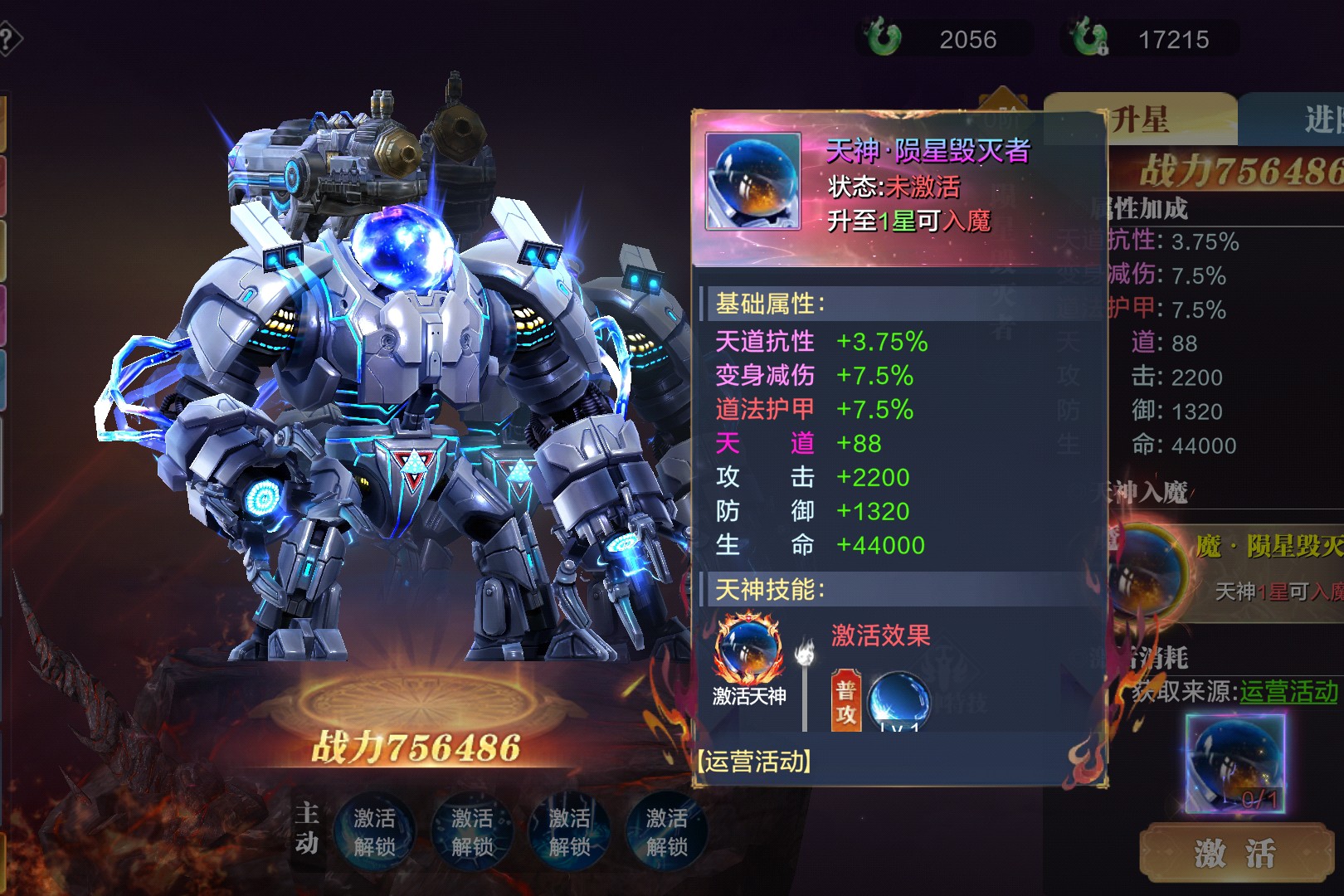Viewport: 1344px width, 896px height.
Task: Select the meteor orb material slot
Action: (x=1235, y=763)
